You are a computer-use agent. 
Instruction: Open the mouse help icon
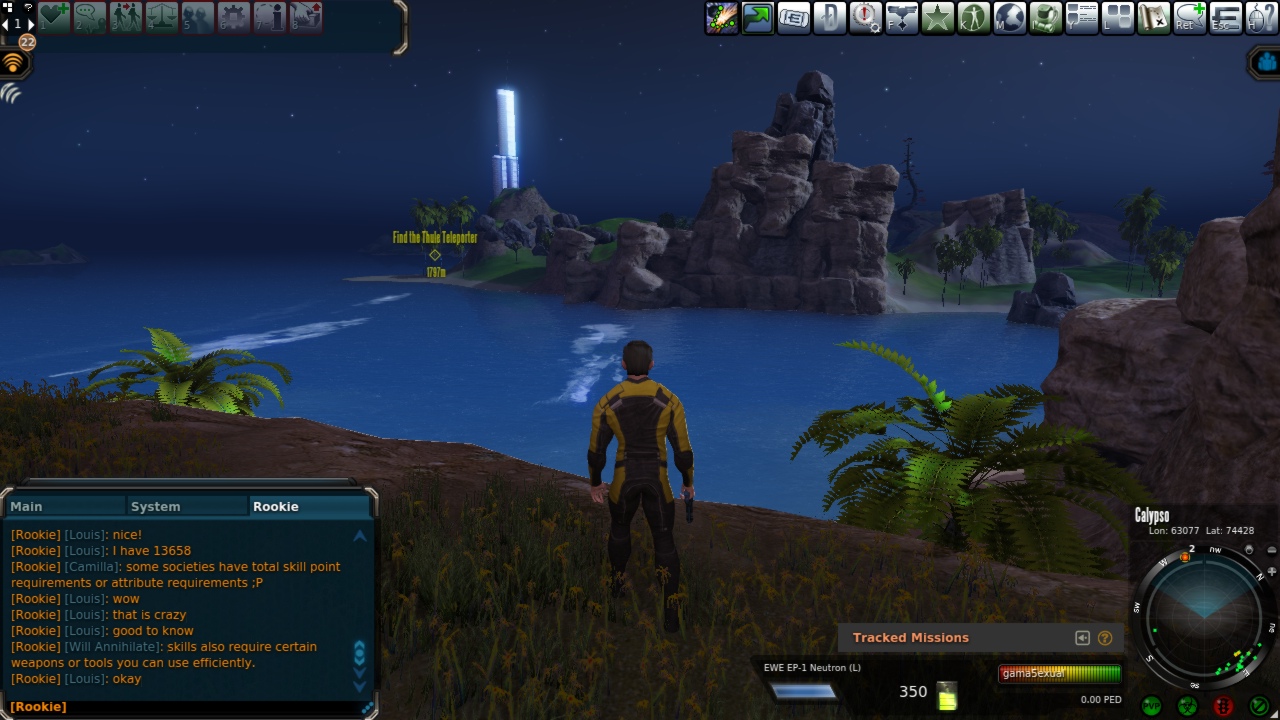click(x=1261, y=17)
